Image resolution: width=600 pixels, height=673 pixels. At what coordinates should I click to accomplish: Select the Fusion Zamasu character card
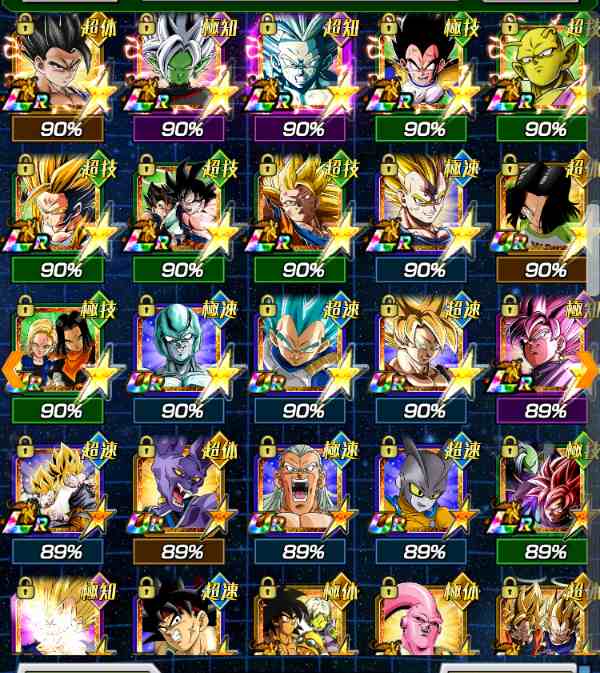pyautogui.click(x=181, y=65)
